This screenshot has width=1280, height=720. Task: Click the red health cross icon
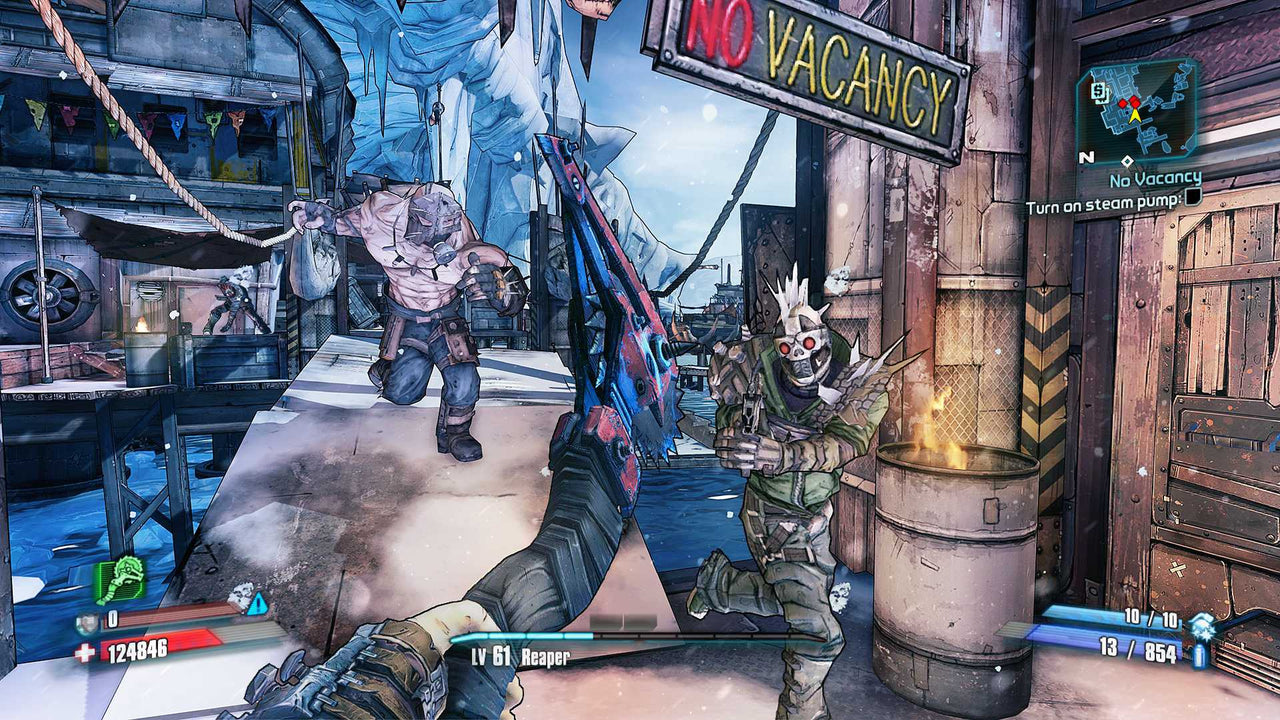pyautogui.click(x=86, y=650)
